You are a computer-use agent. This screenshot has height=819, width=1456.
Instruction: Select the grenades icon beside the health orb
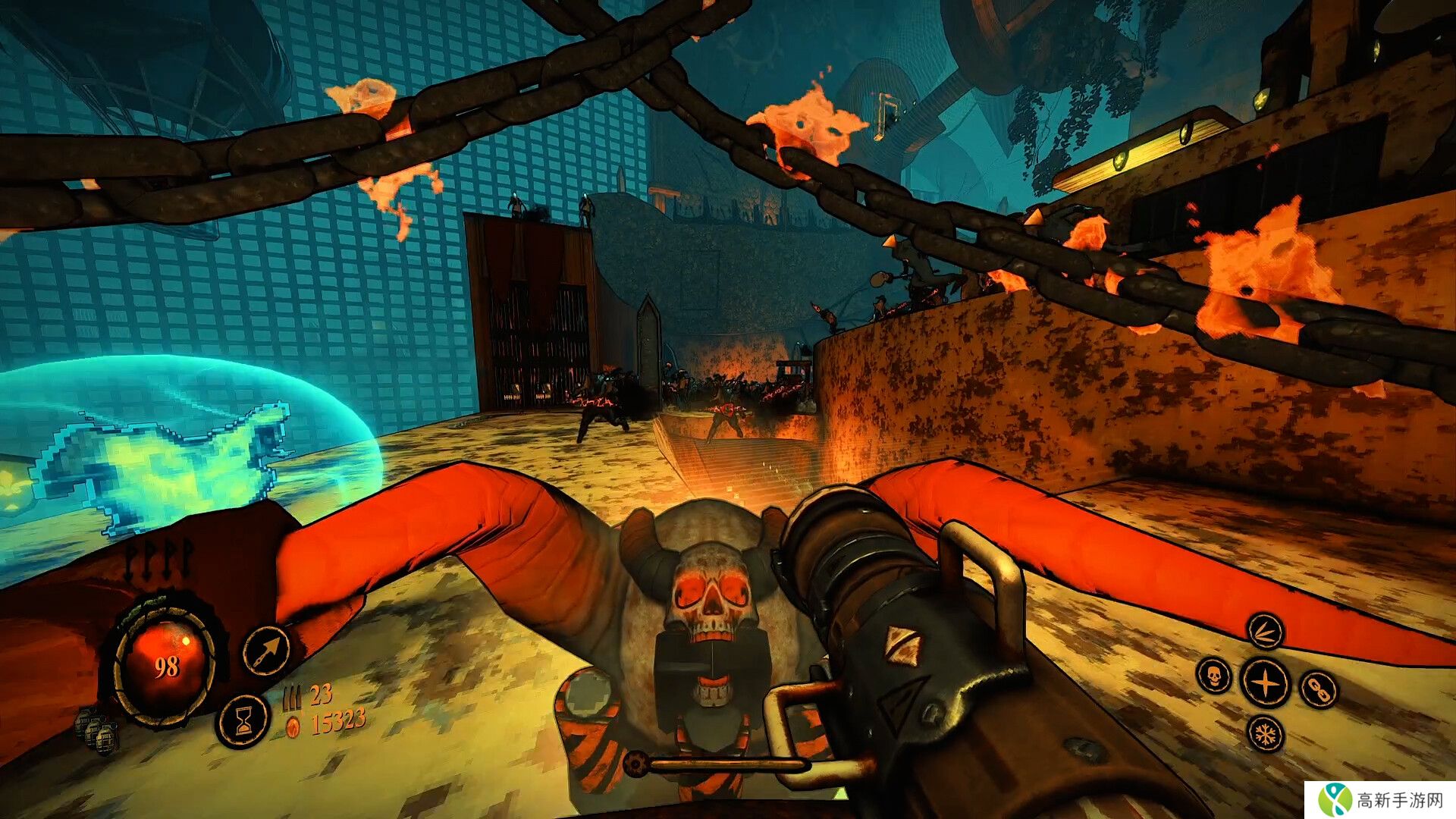[x=96, y=728]
